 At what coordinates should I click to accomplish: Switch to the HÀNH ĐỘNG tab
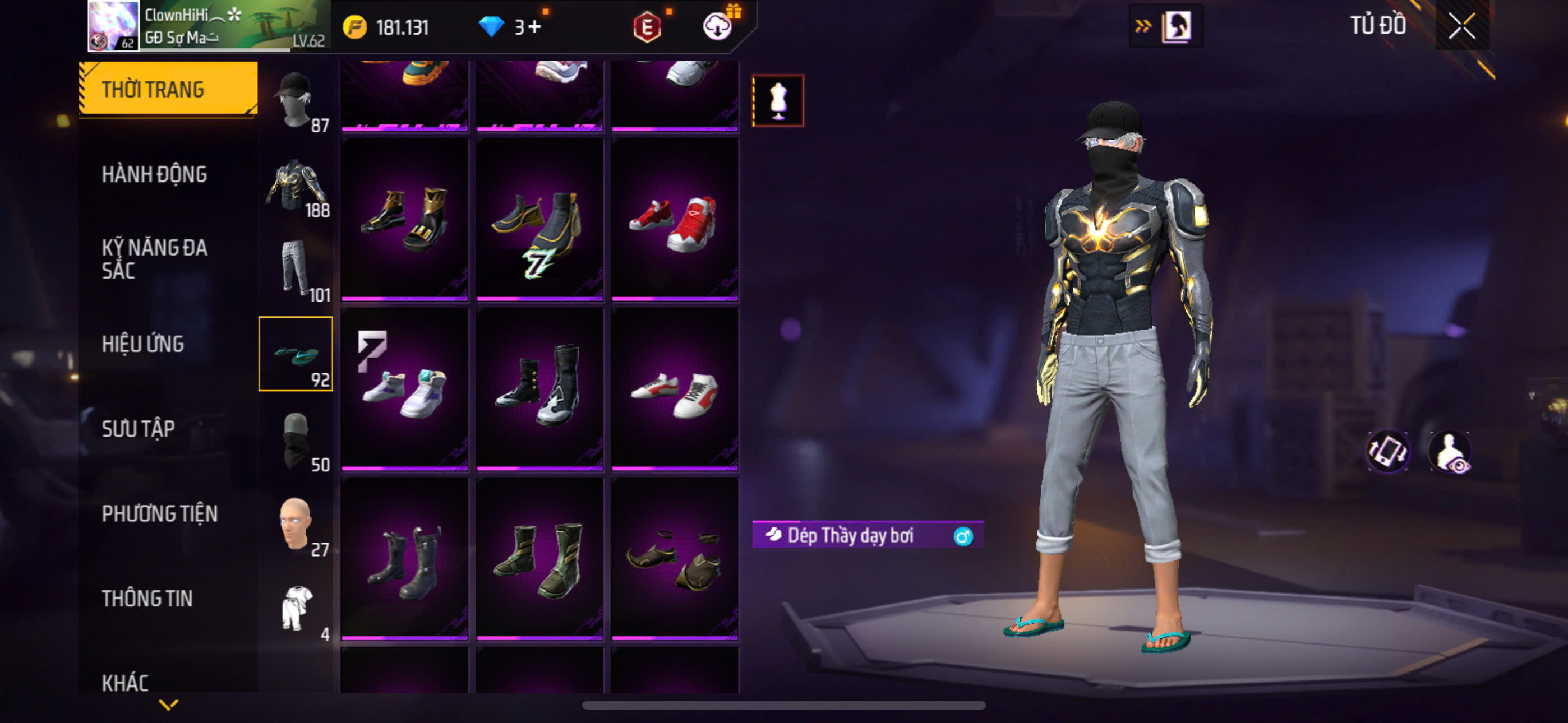[x=154, y=175]
